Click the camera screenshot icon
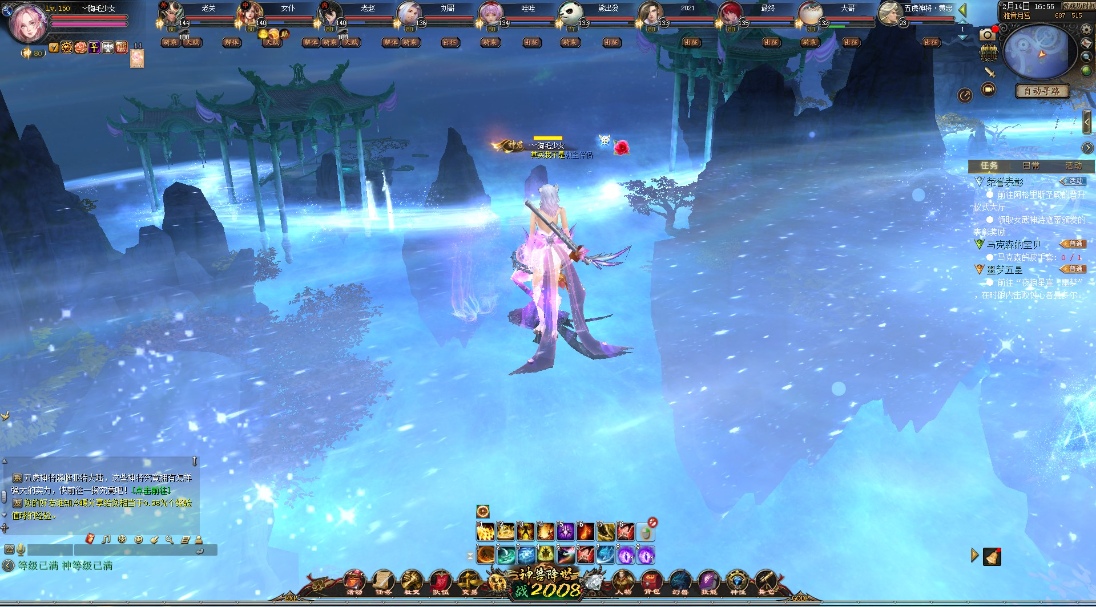Viewport: 1096px width, 607px height. pos(988,33)
